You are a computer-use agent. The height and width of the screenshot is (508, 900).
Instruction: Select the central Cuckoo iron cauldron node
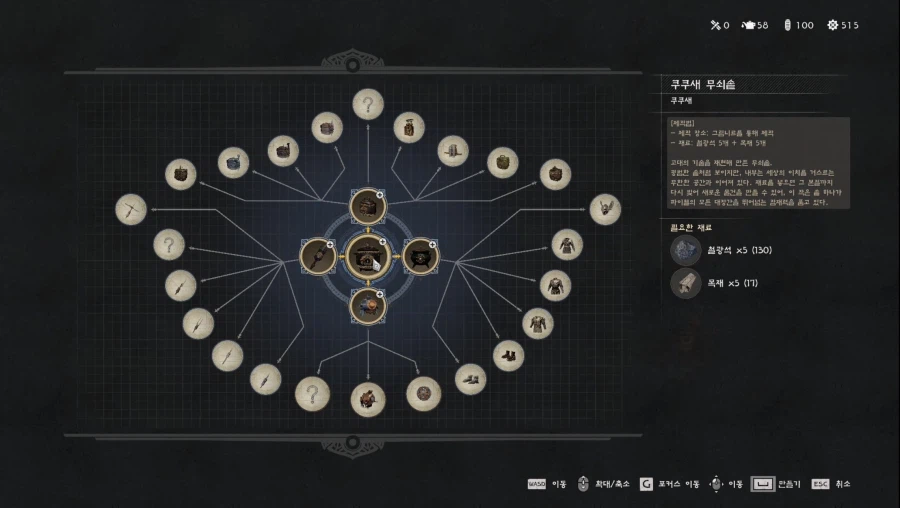[367, 256]
